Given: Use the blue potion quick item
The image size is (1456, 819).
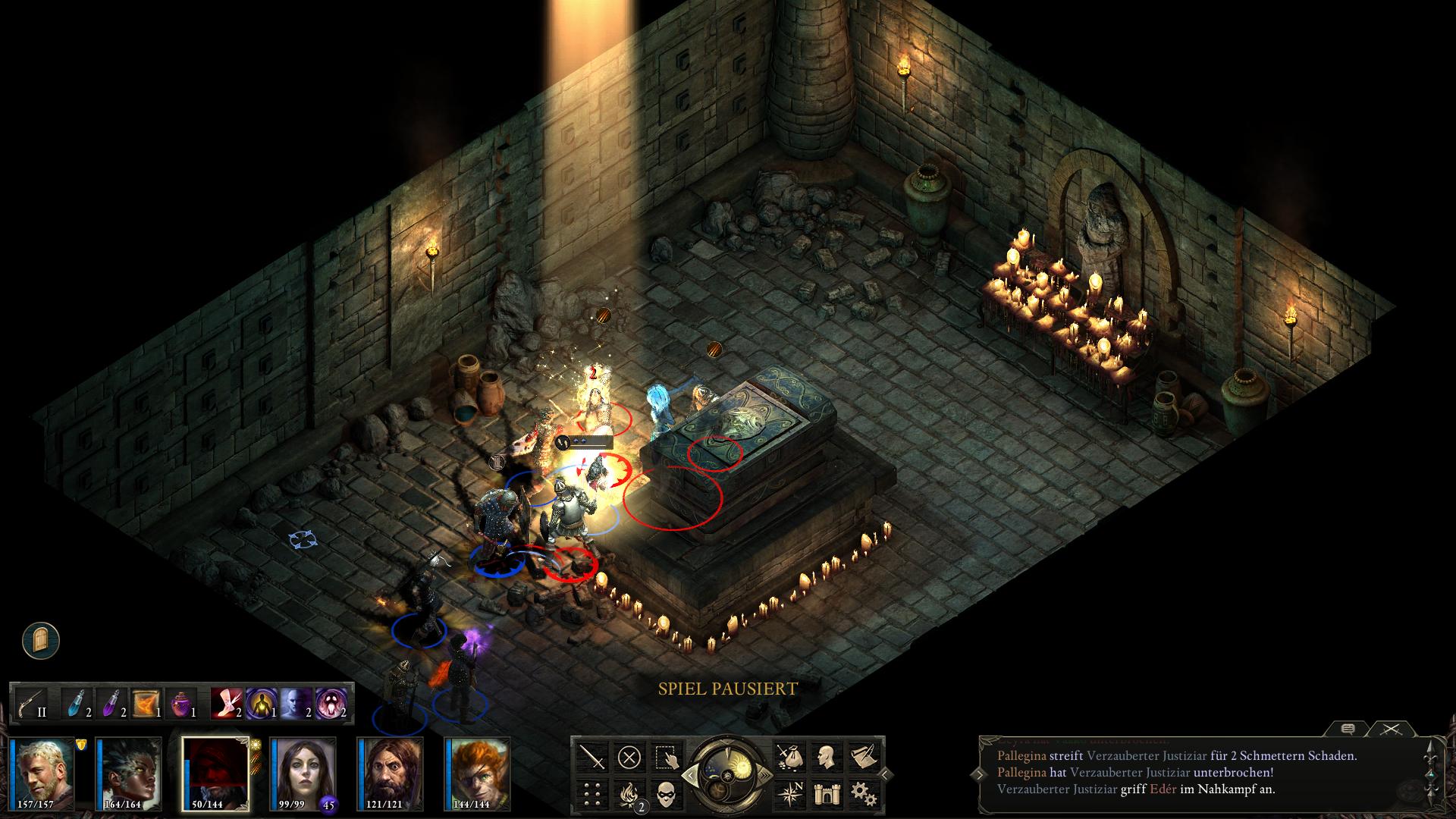Looking at the screenshot, I should click(x=77, y=704).
